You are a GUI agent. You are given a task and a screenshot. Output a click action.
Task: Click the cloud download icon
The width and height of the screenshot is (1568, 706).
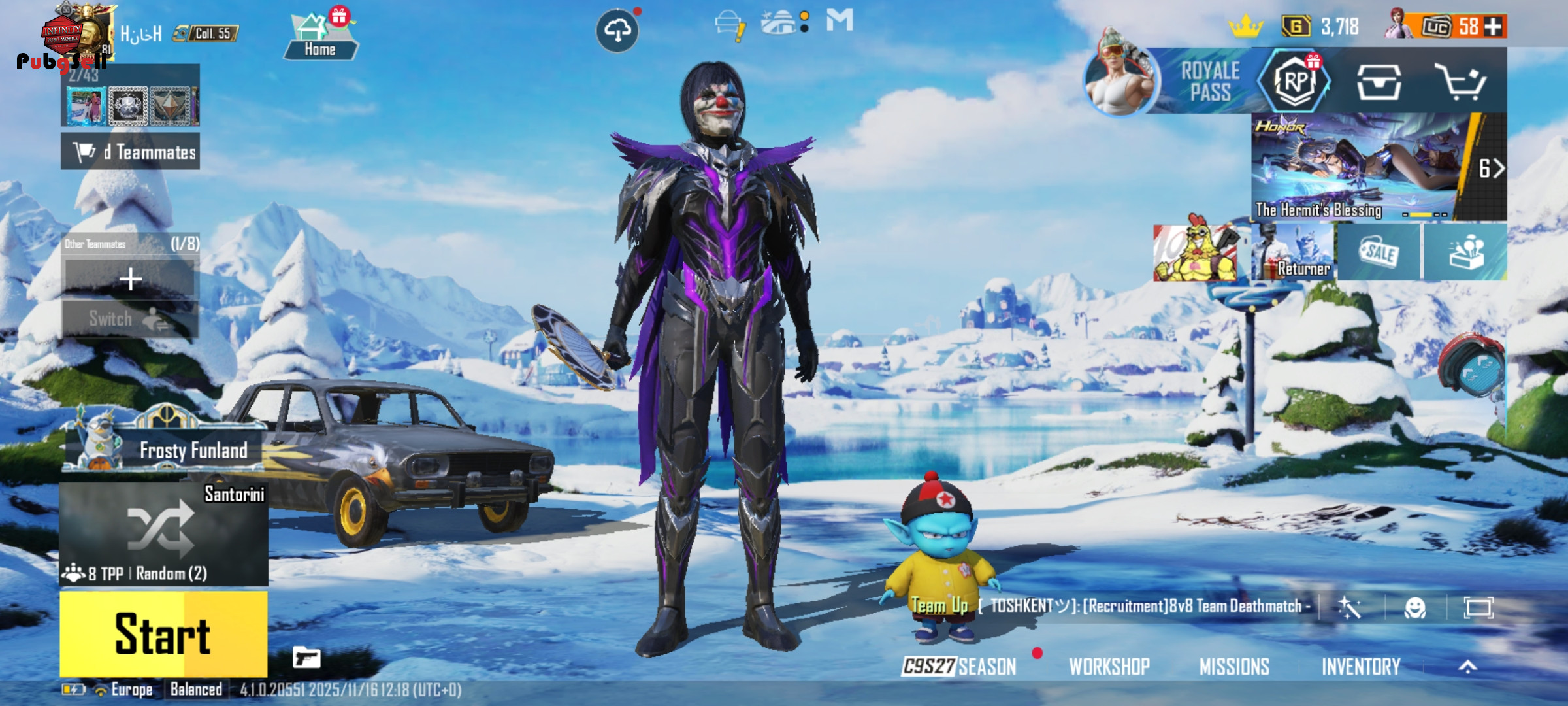click(617, 30)
